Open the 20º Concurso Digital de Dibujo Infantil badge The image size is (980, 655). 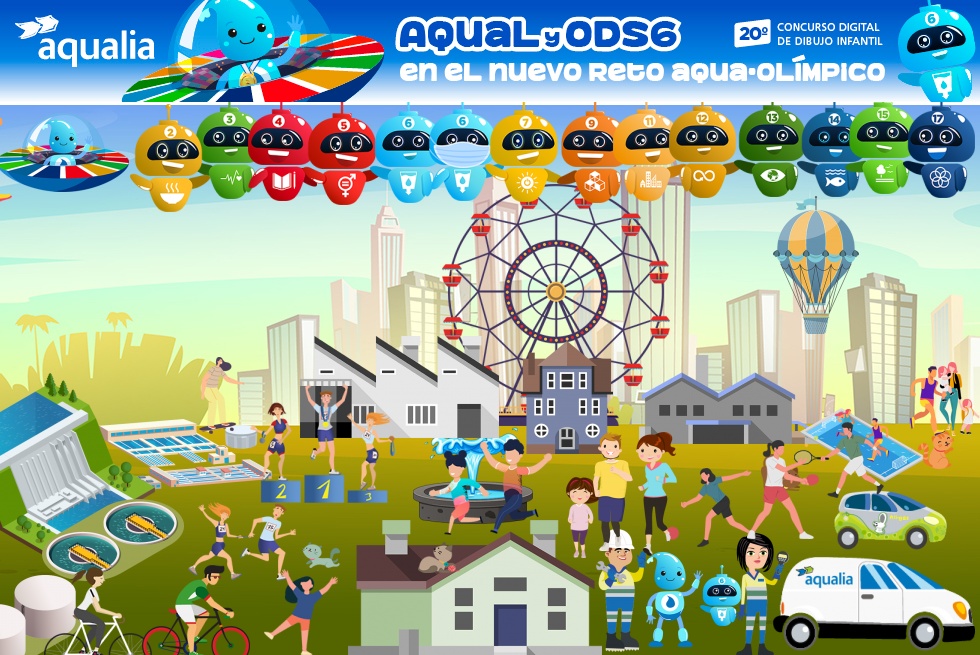pos(807,34)
